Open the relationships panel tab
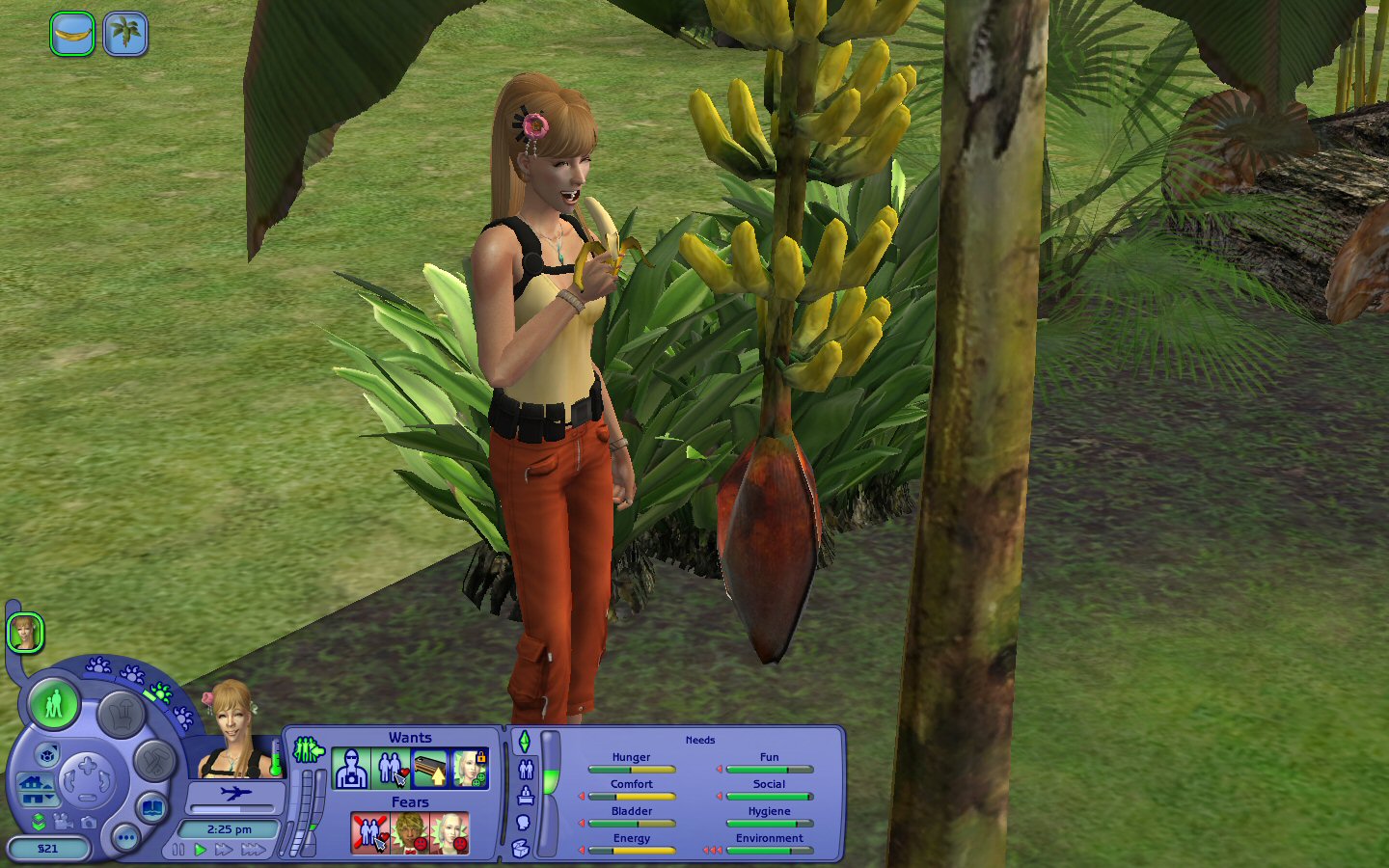Image resolution: width=1389 pixels, height=868 pixels. click(526, 769)
